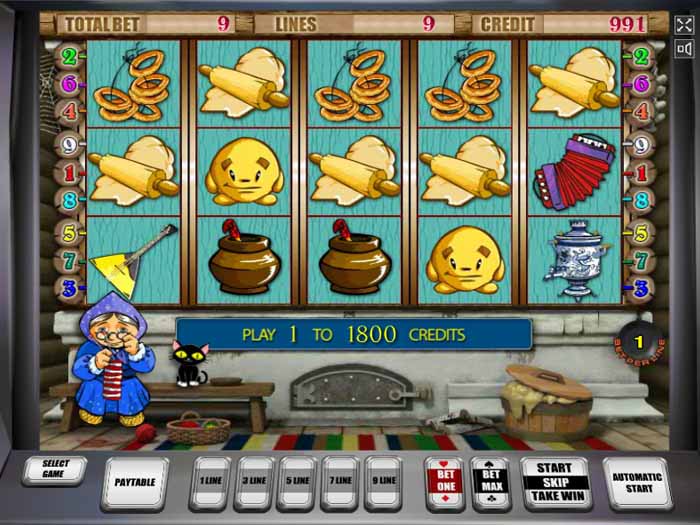Toggle fullscreen with the arrows icon

pyautogui.click(x=684, y=25)
